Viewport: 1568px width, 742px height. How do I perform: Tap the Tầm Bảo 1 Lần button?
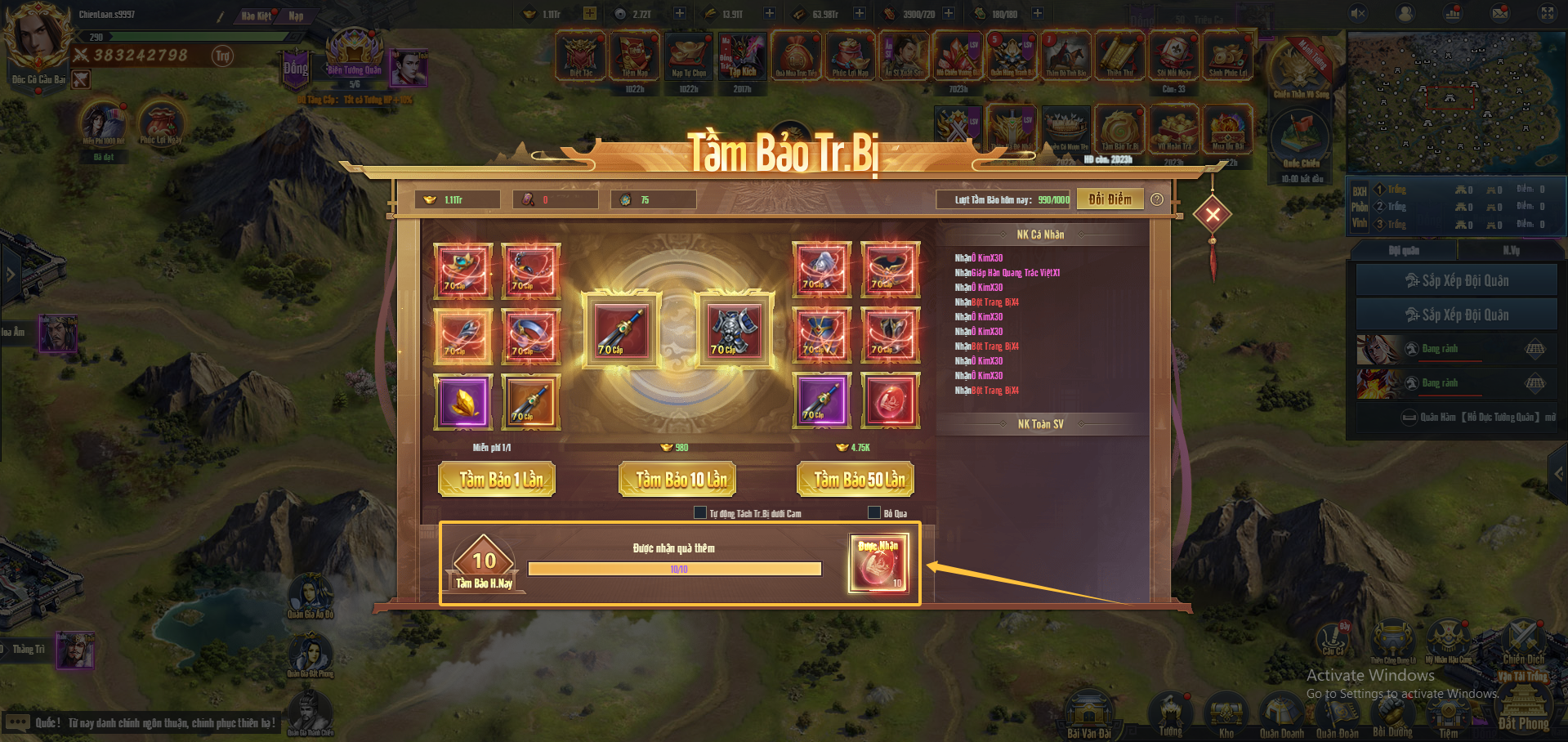497,480
